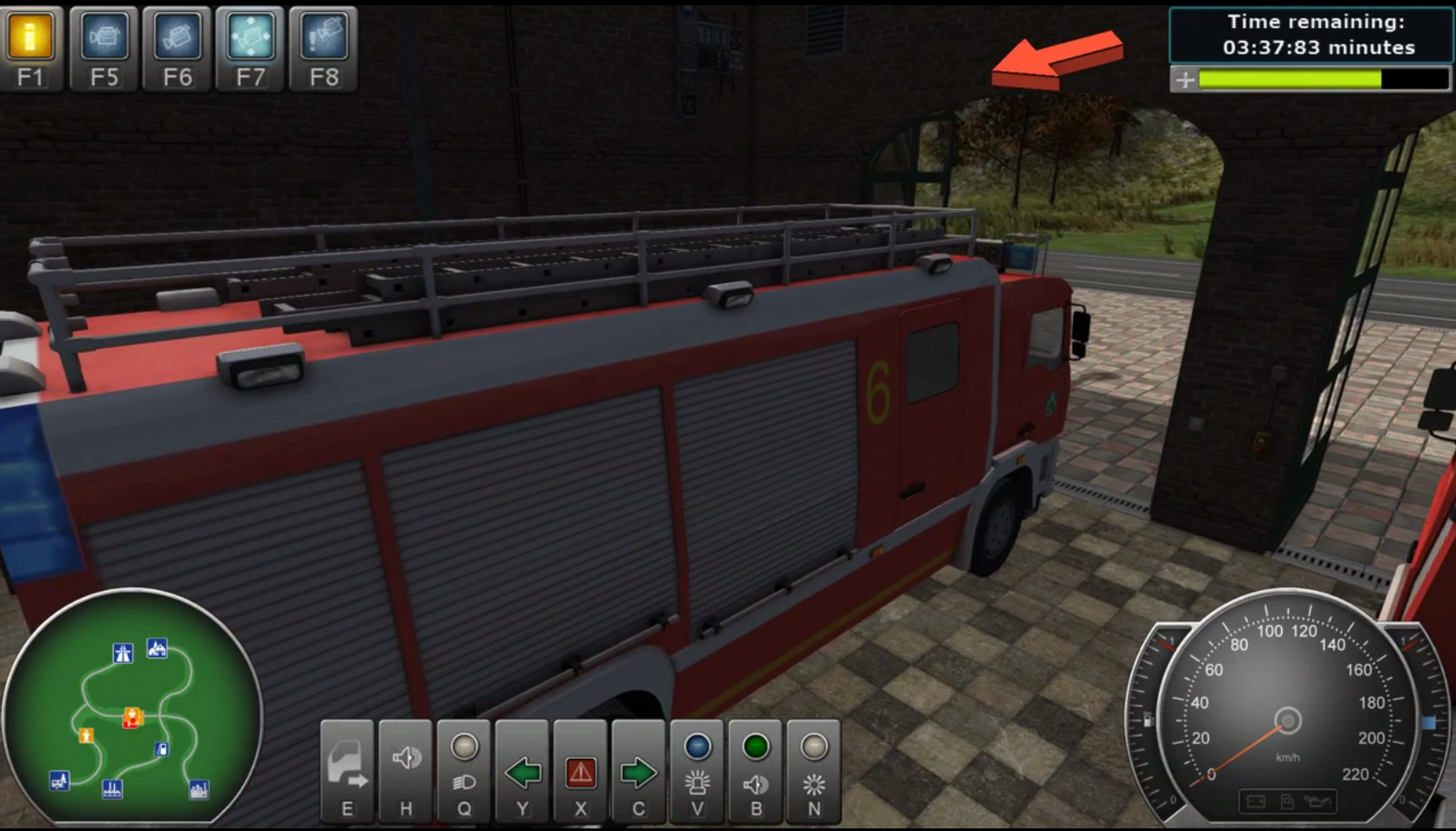The height and width of the screenshot is (831, 1456).
Task: Choose the F8 mission alert camera
Action: 324,37
